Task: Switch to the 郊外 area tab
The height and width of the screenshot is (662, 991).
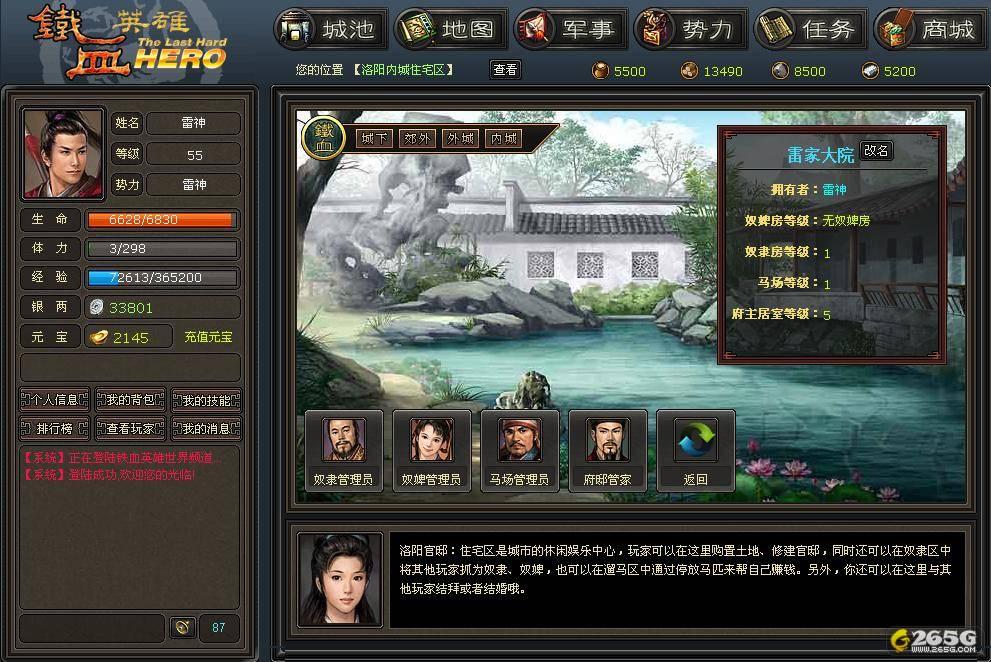Action: click(418, 139)
